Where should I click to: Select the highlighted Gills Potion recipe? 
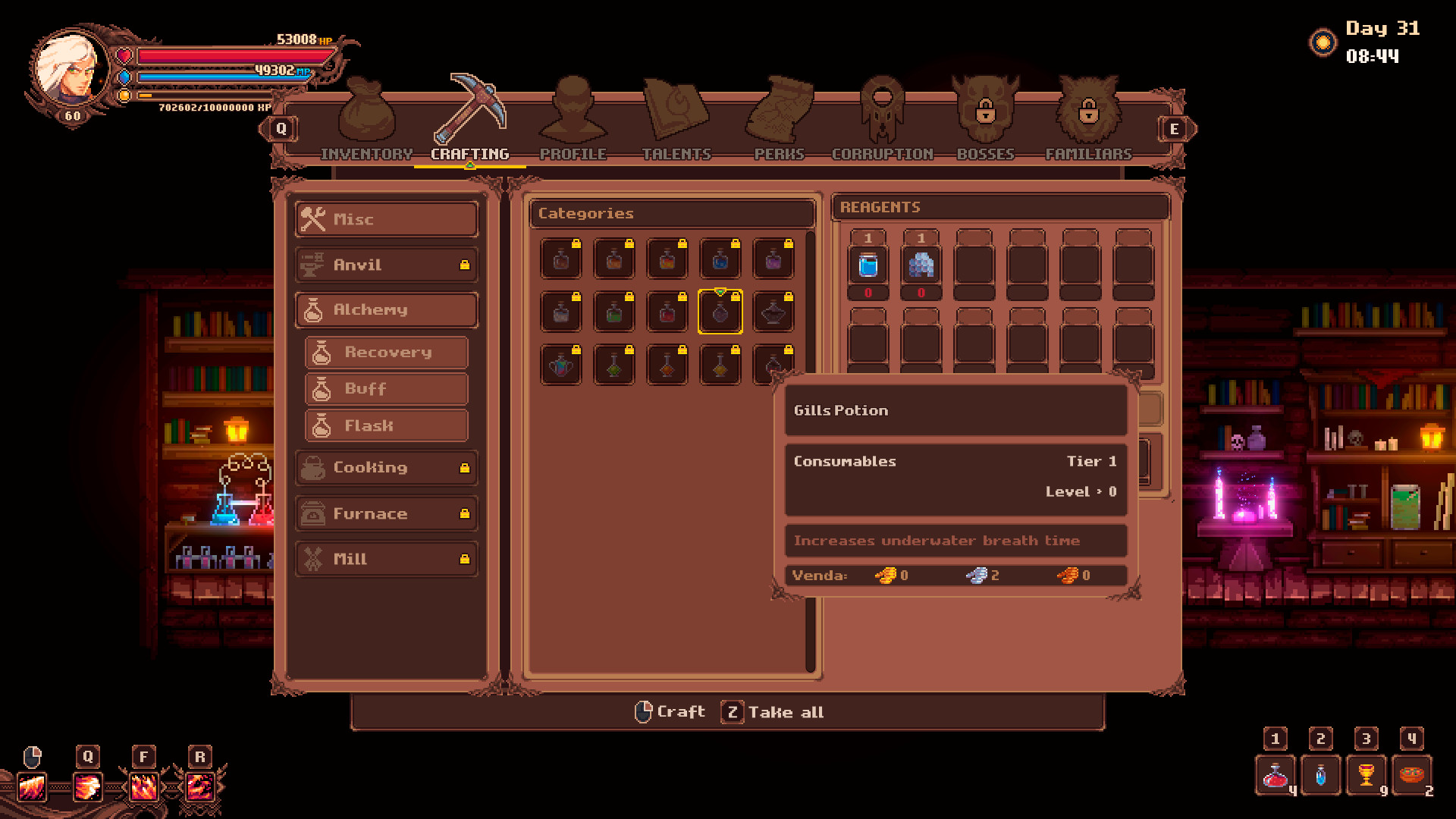point(720,312)
